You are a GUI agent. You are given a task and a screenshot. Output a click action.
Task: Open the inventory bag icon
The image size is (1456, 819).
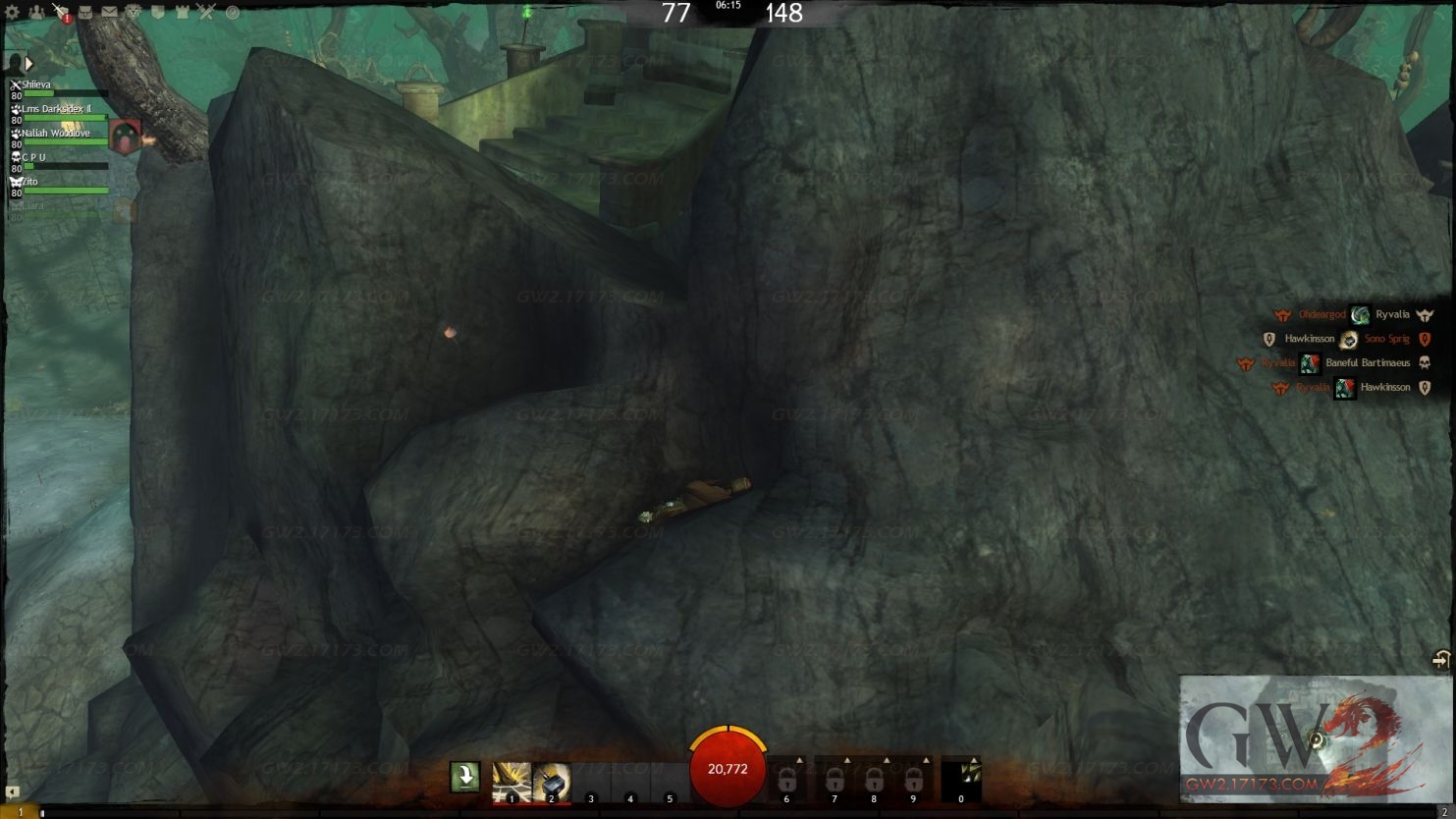85,13
